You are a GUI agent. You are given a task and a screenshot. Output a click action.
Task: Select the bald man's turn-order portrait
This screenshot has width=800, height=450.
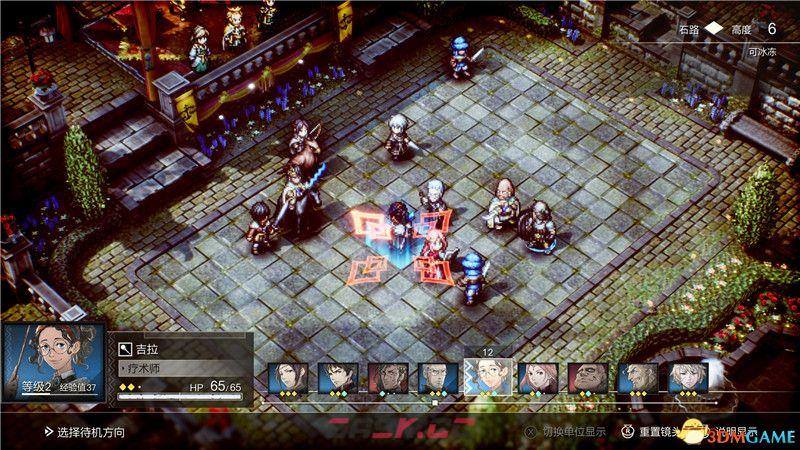(588, 378)
